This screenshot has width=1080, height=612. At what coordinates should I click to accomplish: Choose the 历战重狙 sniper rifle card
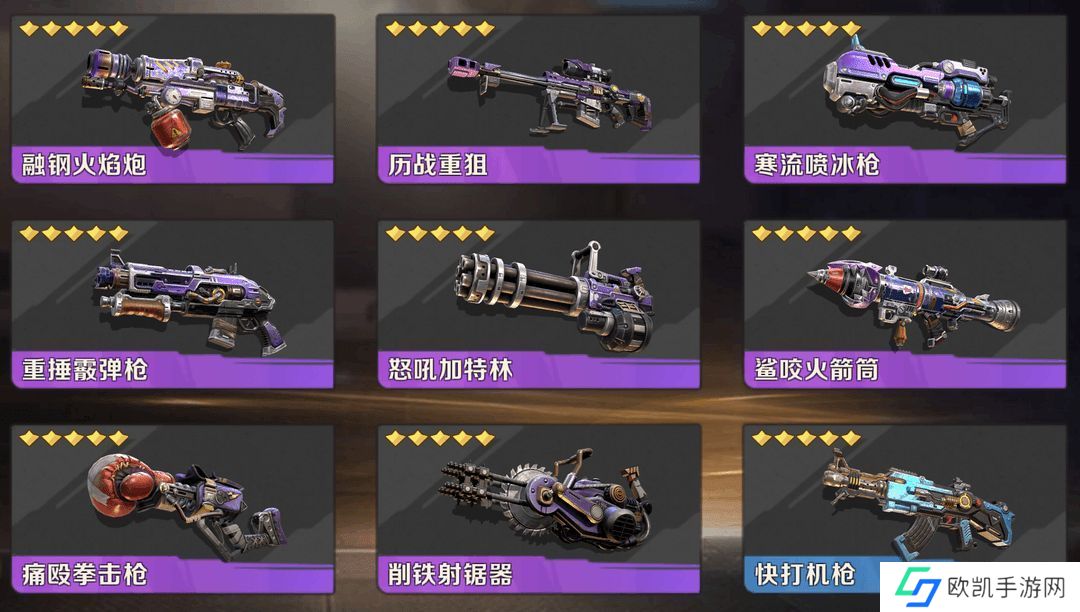pos(539,98)
